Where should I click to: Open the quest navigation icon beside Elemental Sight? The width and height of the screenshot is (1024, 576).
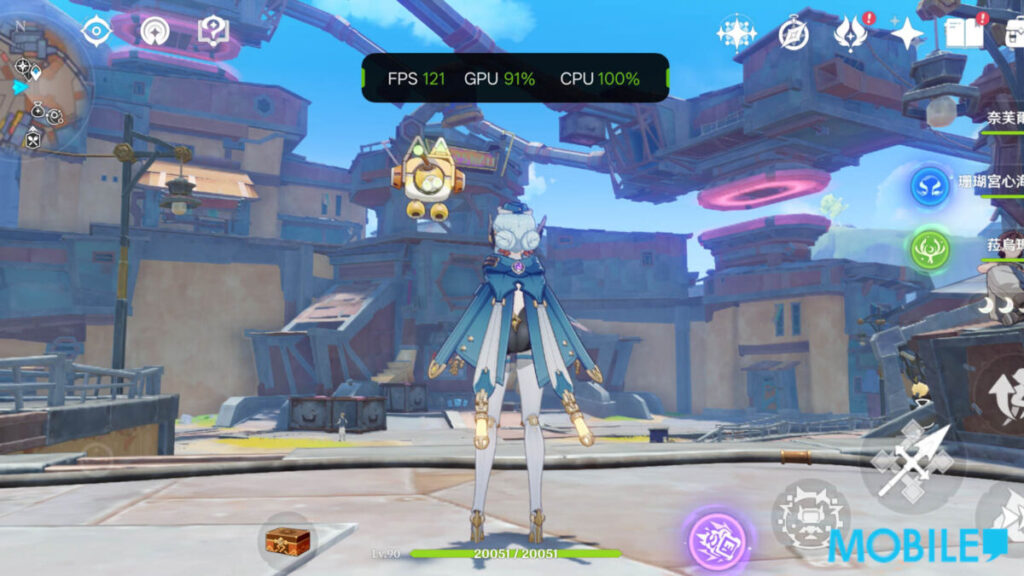click(x=155, y=31)
